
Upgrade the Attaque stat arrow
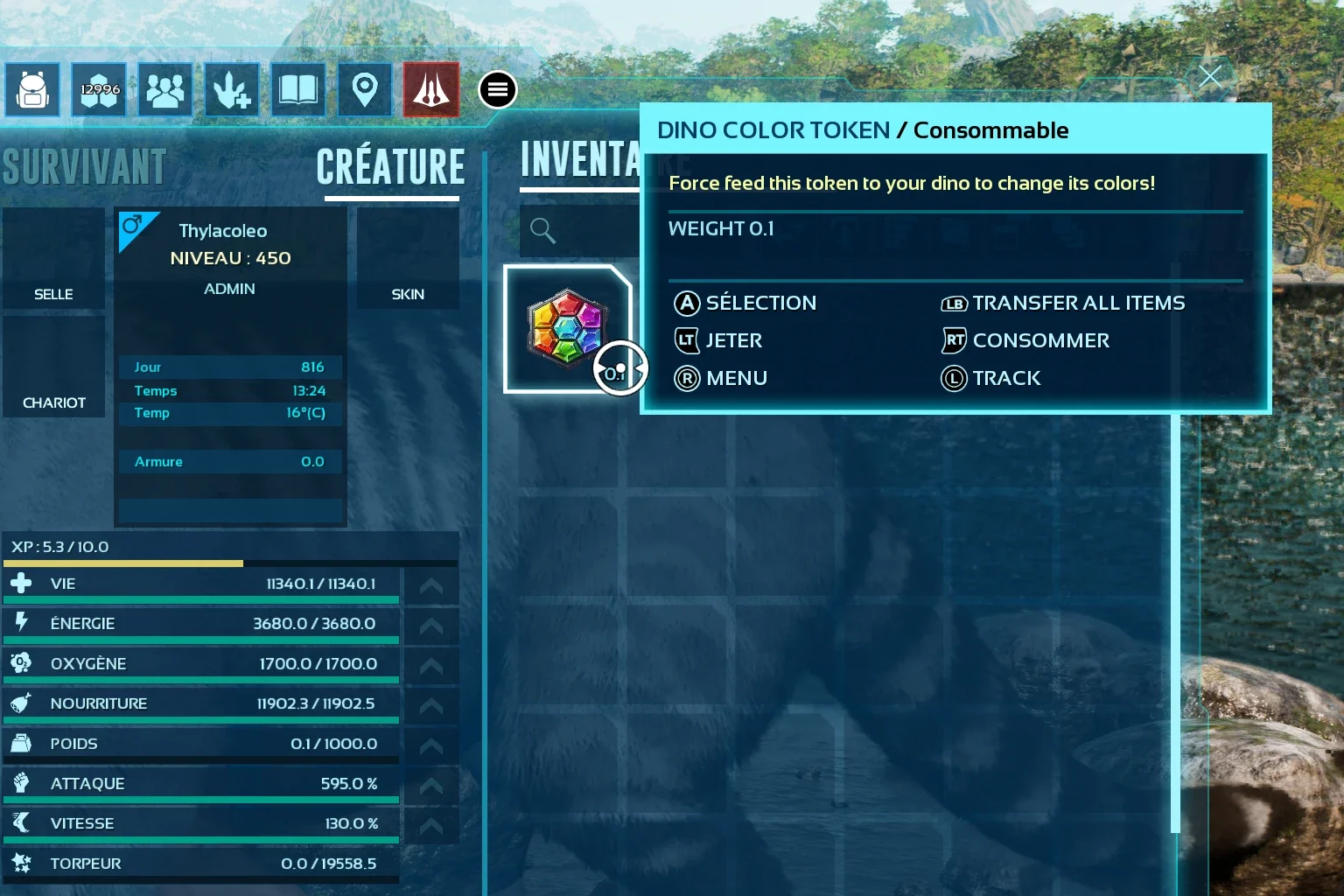(x=430, y=786)
